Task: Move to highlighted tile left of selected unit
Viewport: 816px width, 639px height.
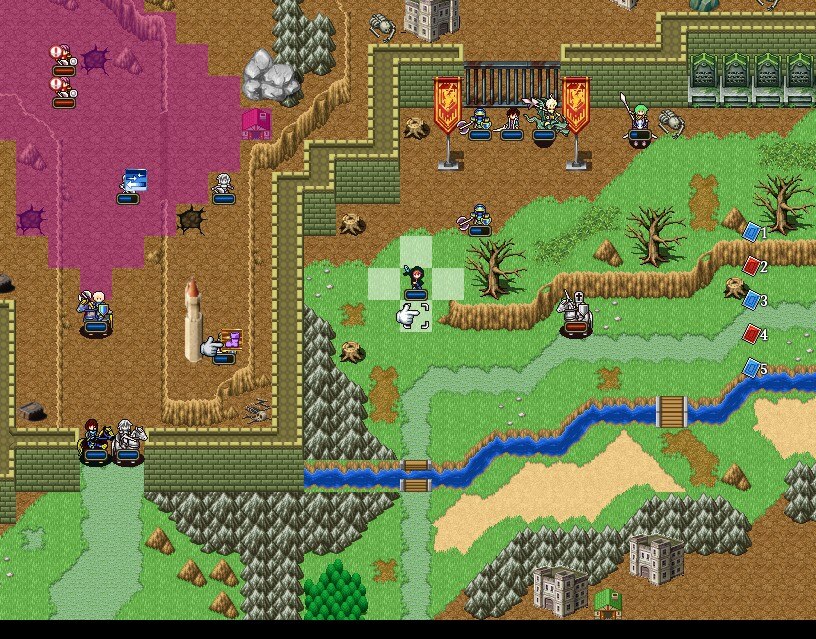Action: point(384,283)
